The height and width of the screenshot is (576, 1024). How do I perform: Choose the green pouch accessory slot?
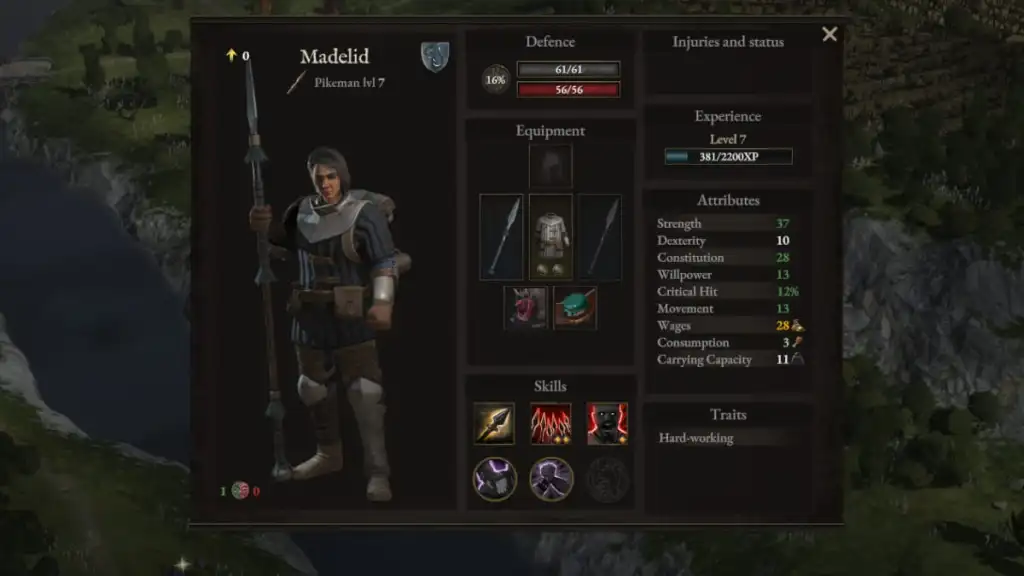pos(575,307)
